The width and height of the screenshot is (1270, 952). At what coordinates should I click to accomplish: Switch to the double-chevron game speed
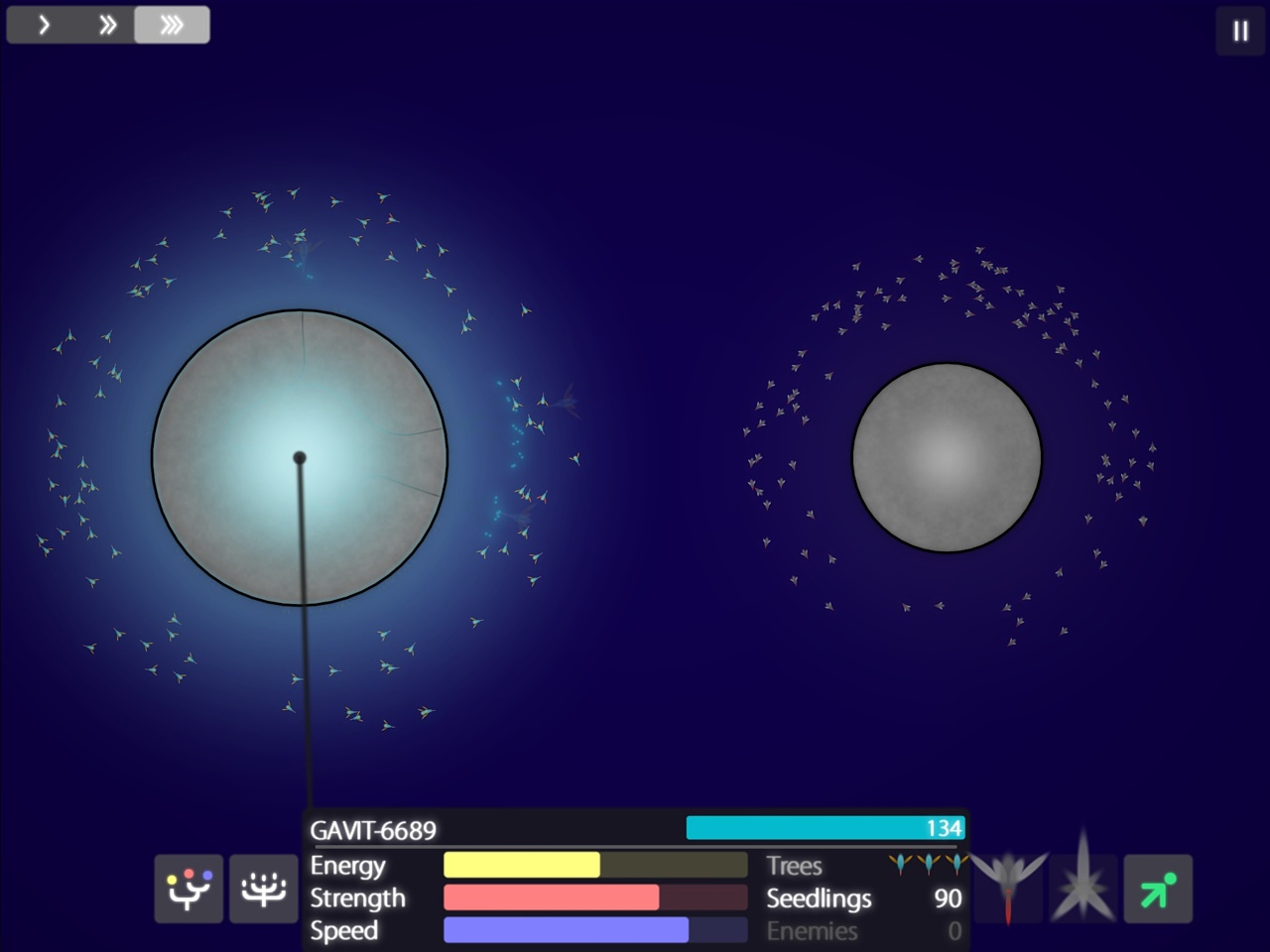(106, 25)
